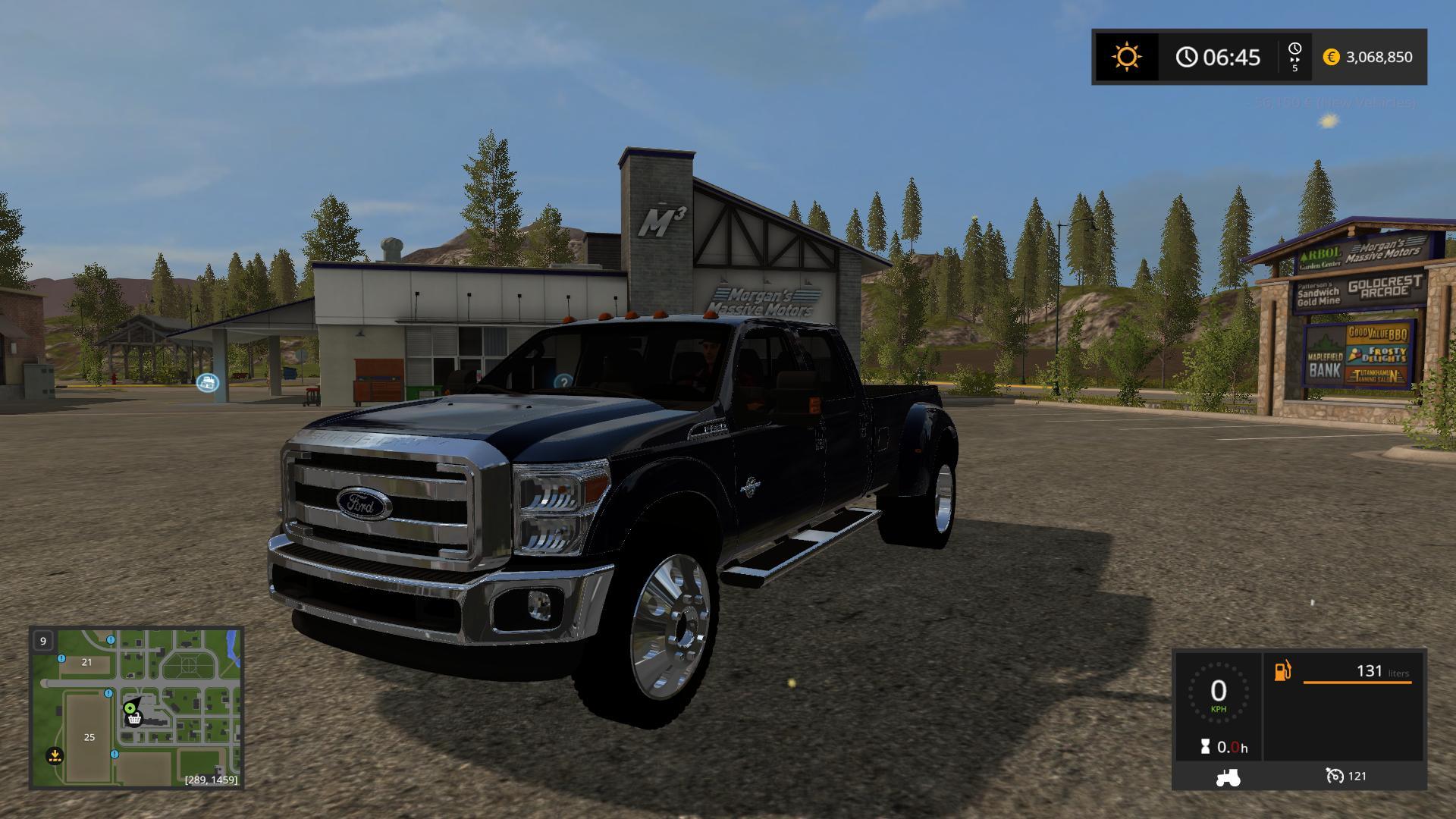Select the yellow unloading point minimap marker

click(55, 755)
